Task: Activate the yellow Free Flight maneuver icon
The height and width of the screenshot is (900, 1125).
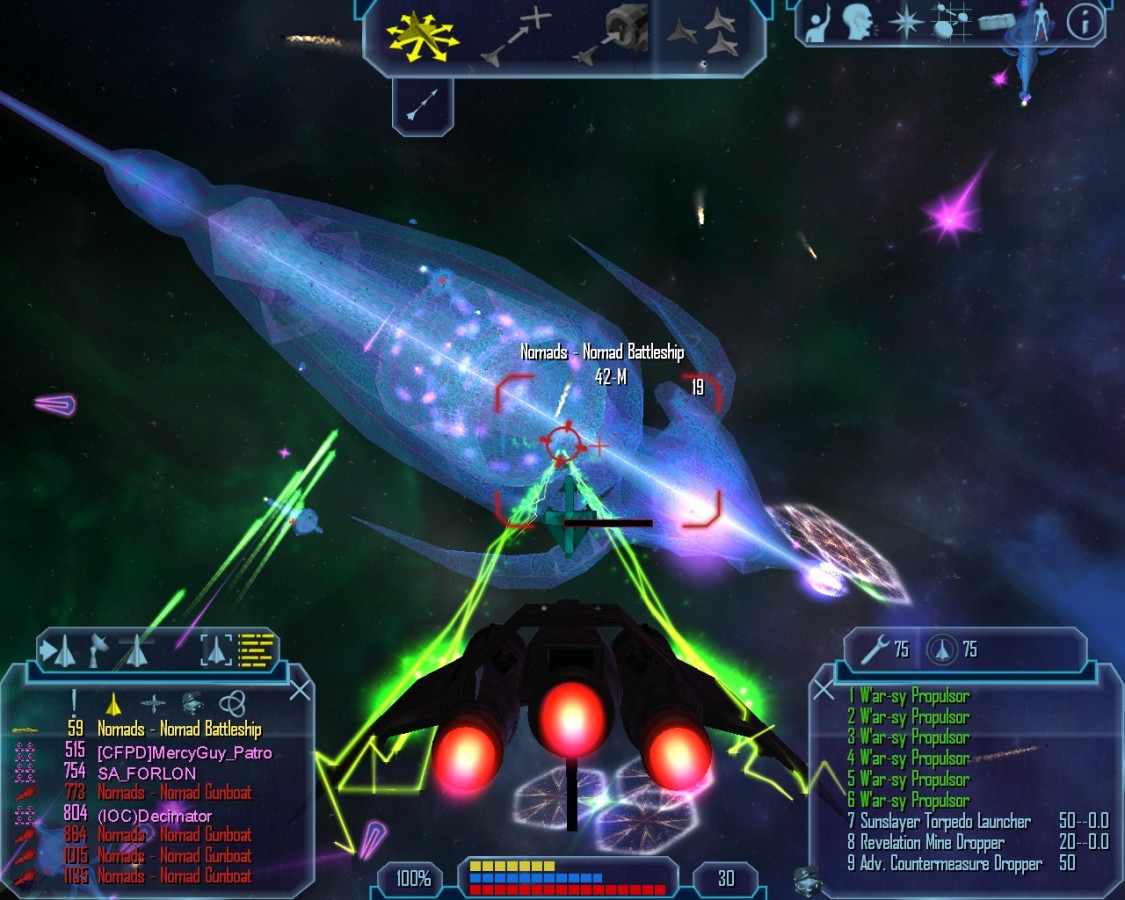Action: point(422,37)
